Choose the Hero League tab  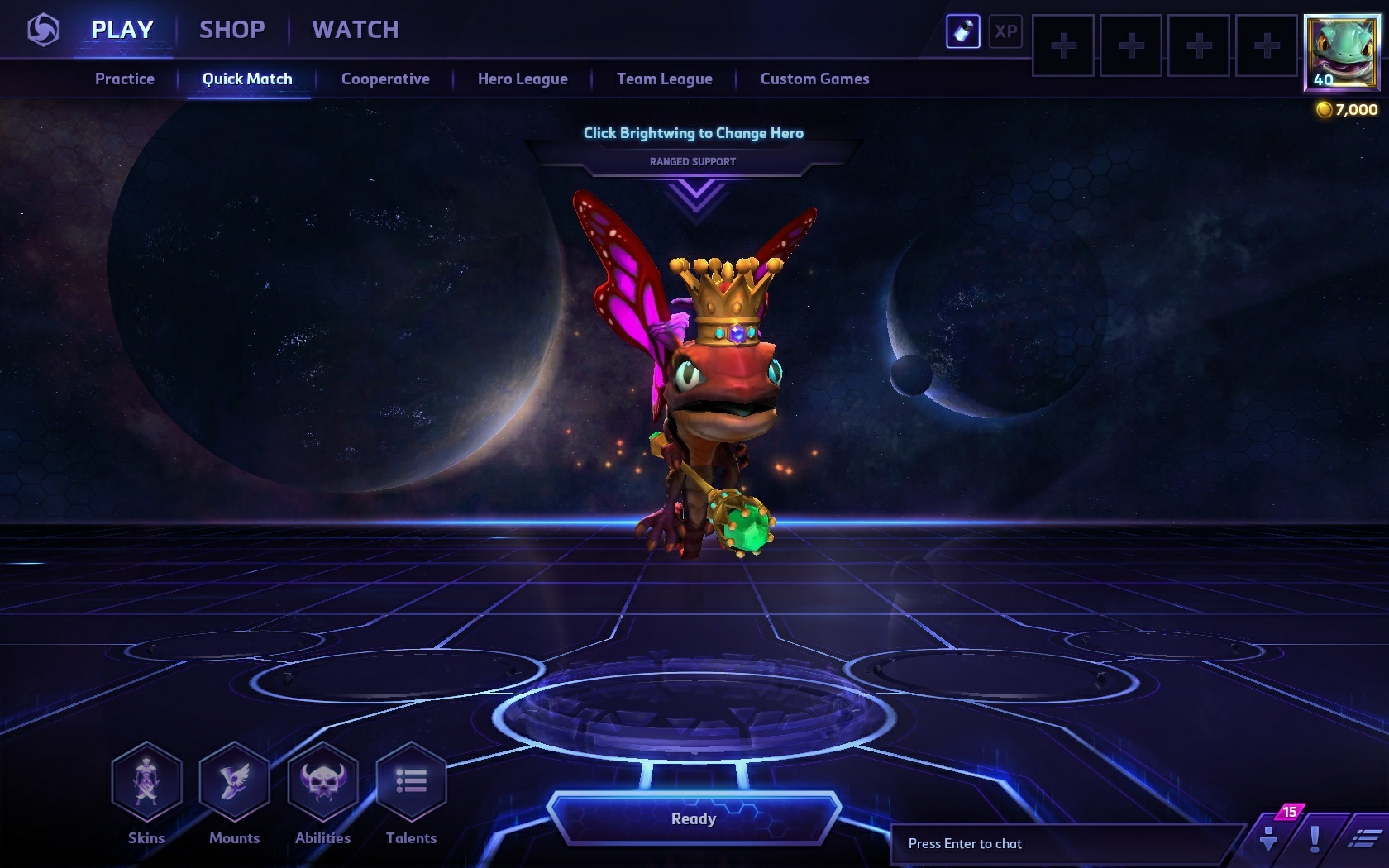point(523,79)
